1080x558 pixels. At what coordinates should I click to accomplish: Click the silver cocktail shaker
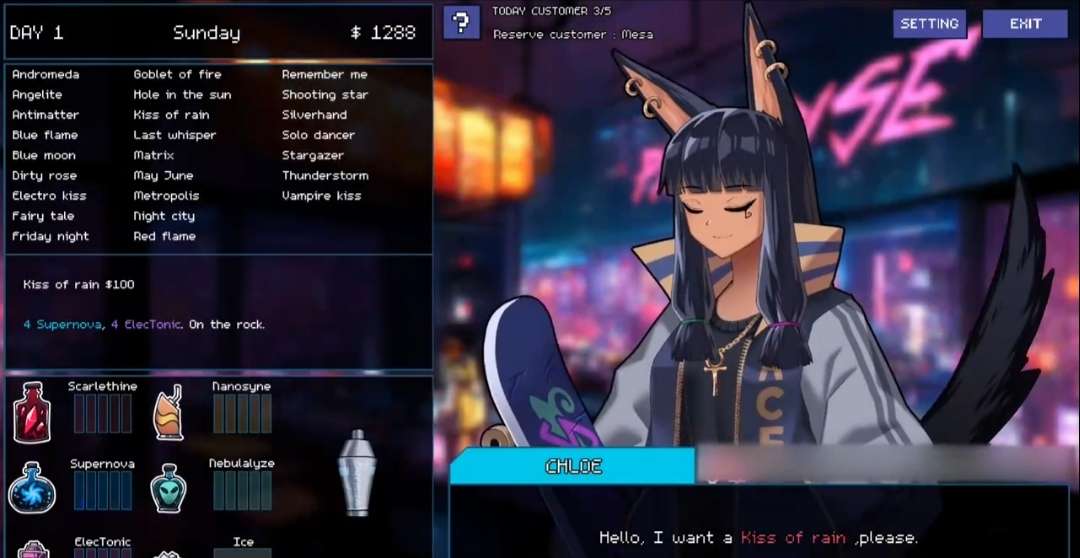tap(355, 472)
